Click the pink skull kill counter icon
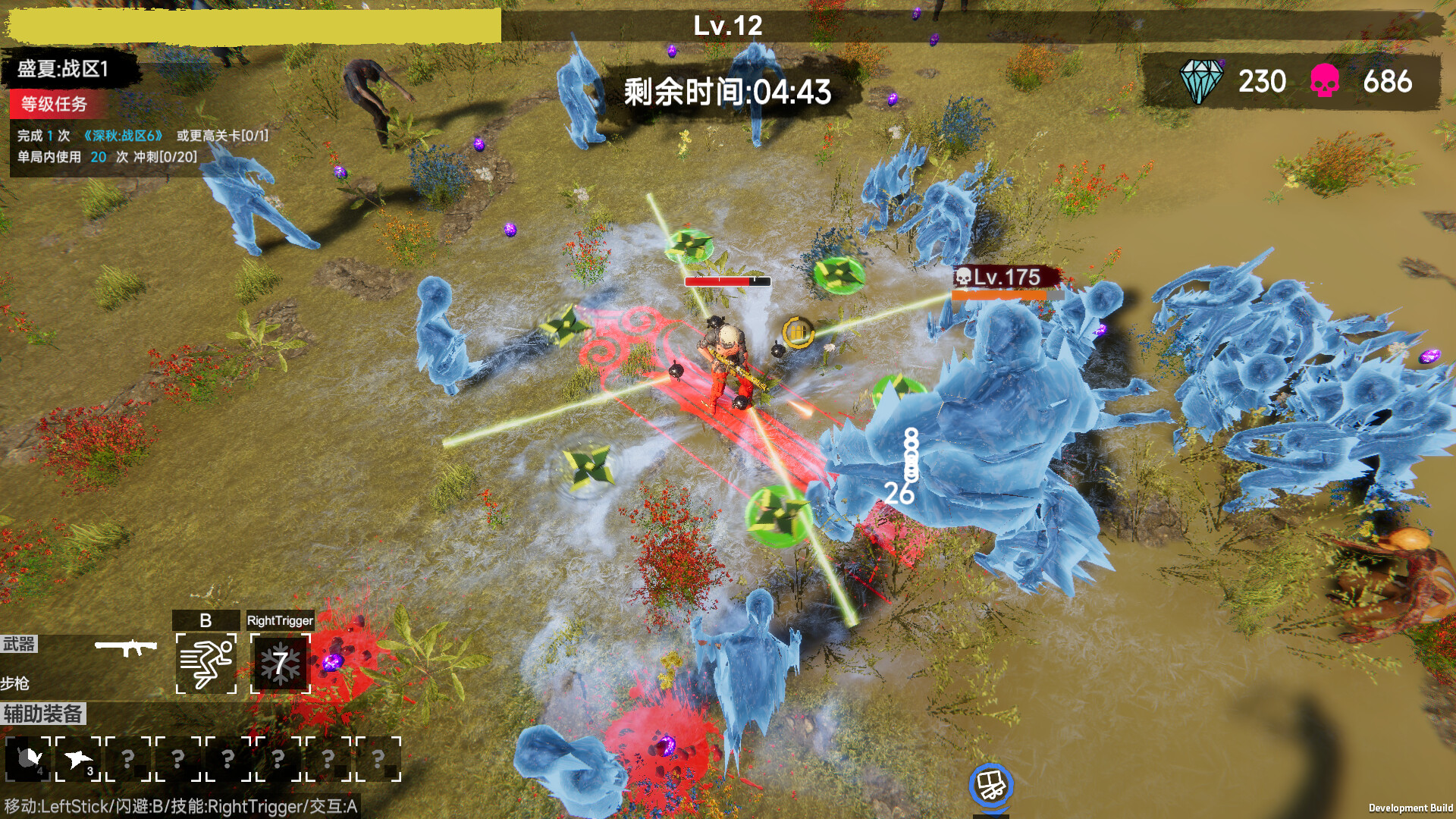1456x819 pixels. click(1323, 80)
